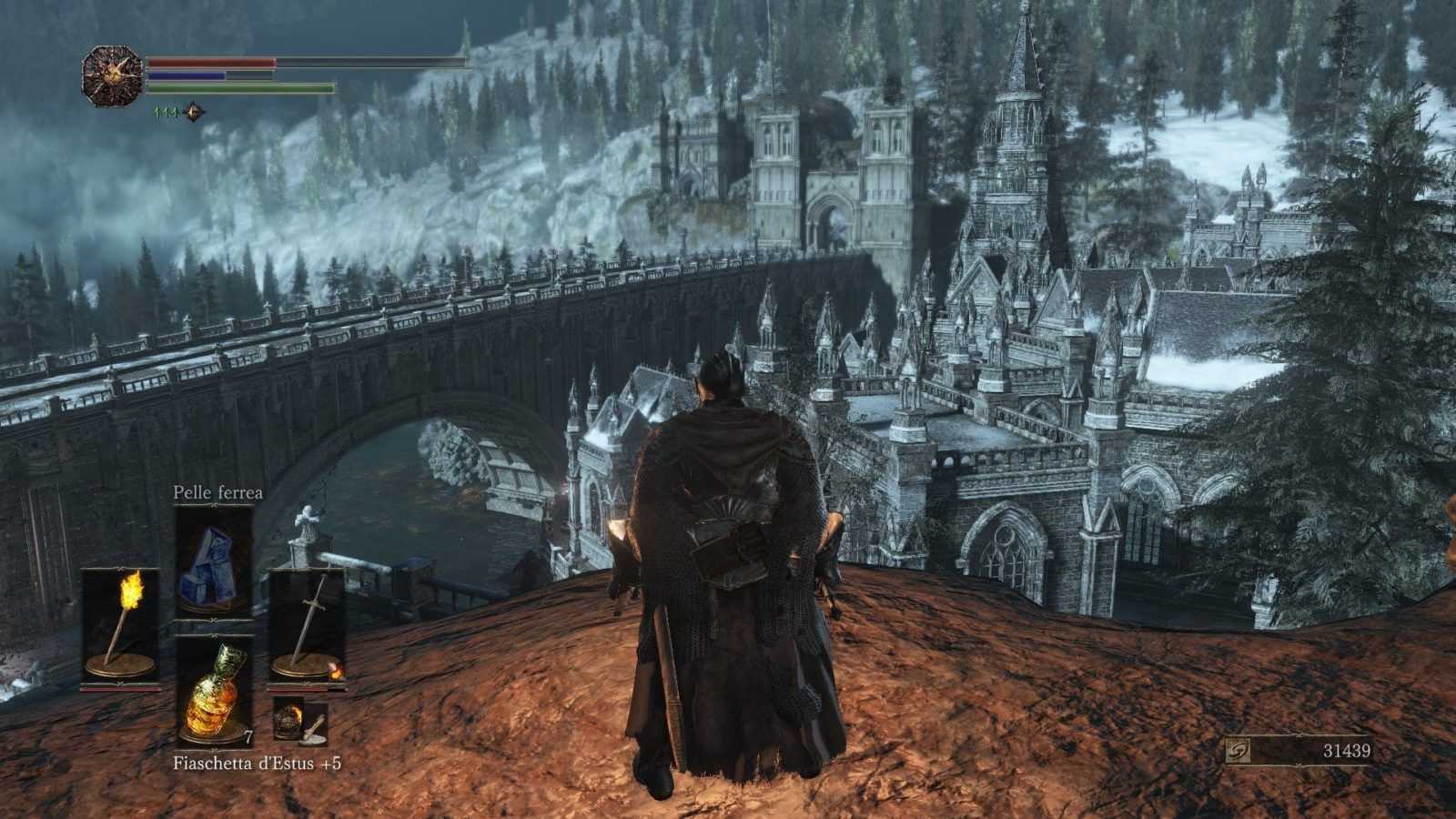Click the small helmet and tool icon

tap(300, 718)
